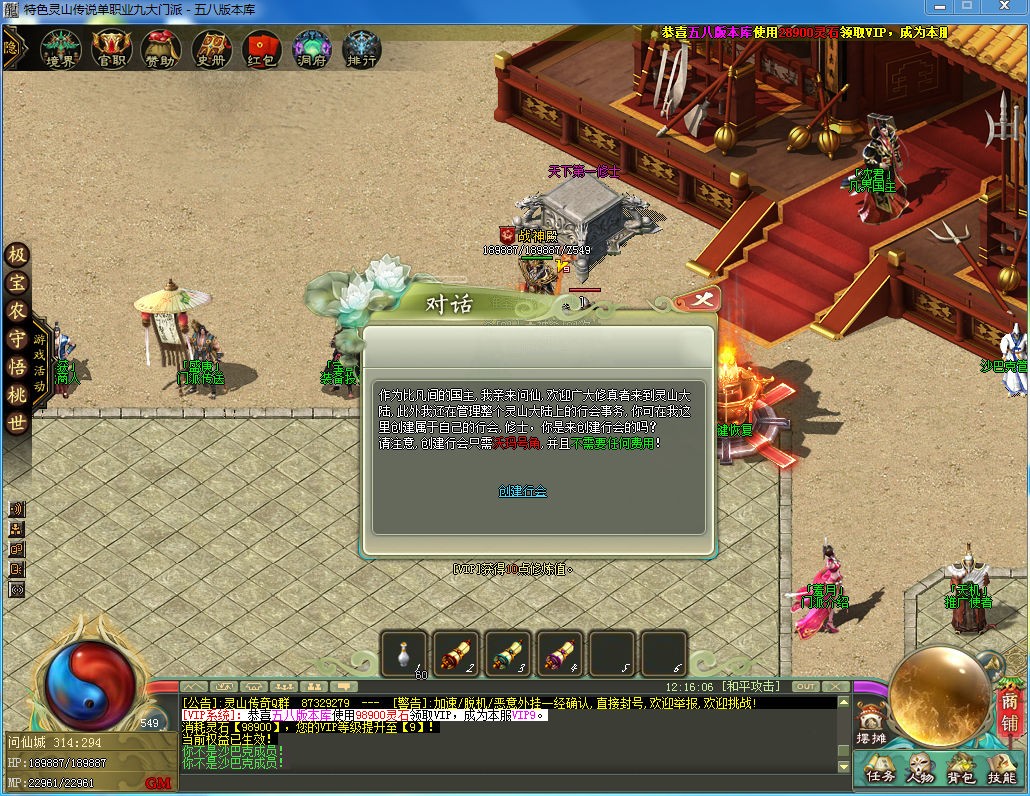The image size is (1030, 796).
Task: Close the 对话 dialogue window
Action: [700, 299]
